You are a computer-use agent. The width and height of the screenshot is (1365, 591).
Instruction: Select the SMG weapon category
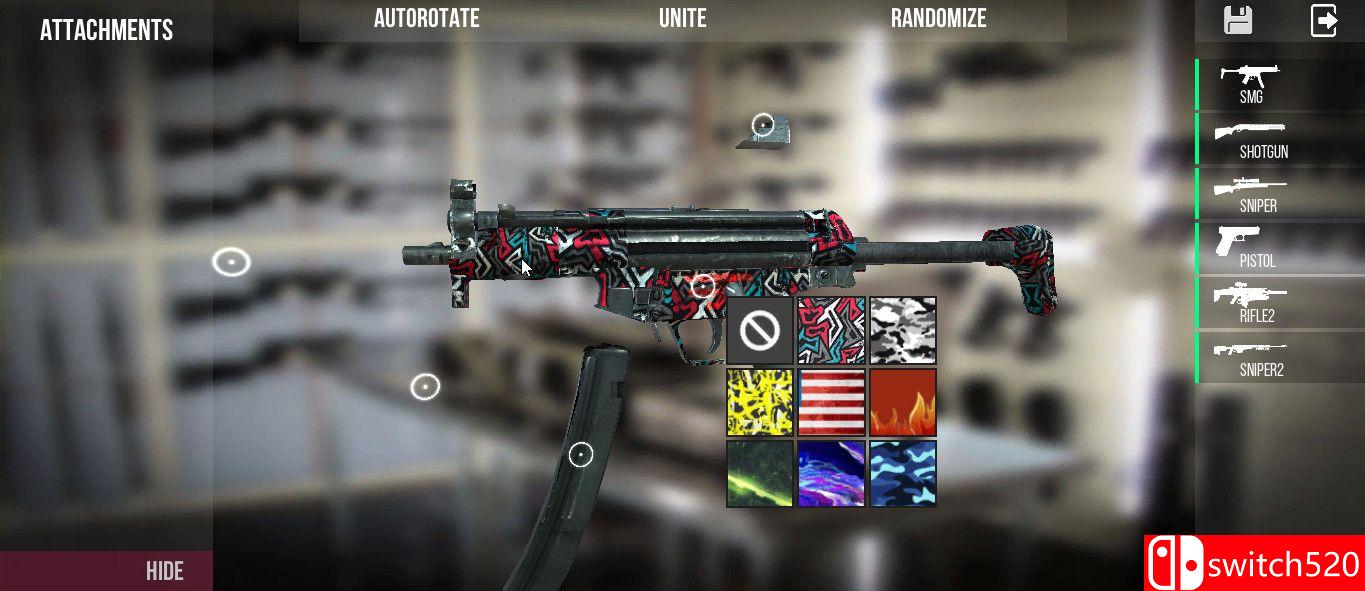coord(1250,84)
